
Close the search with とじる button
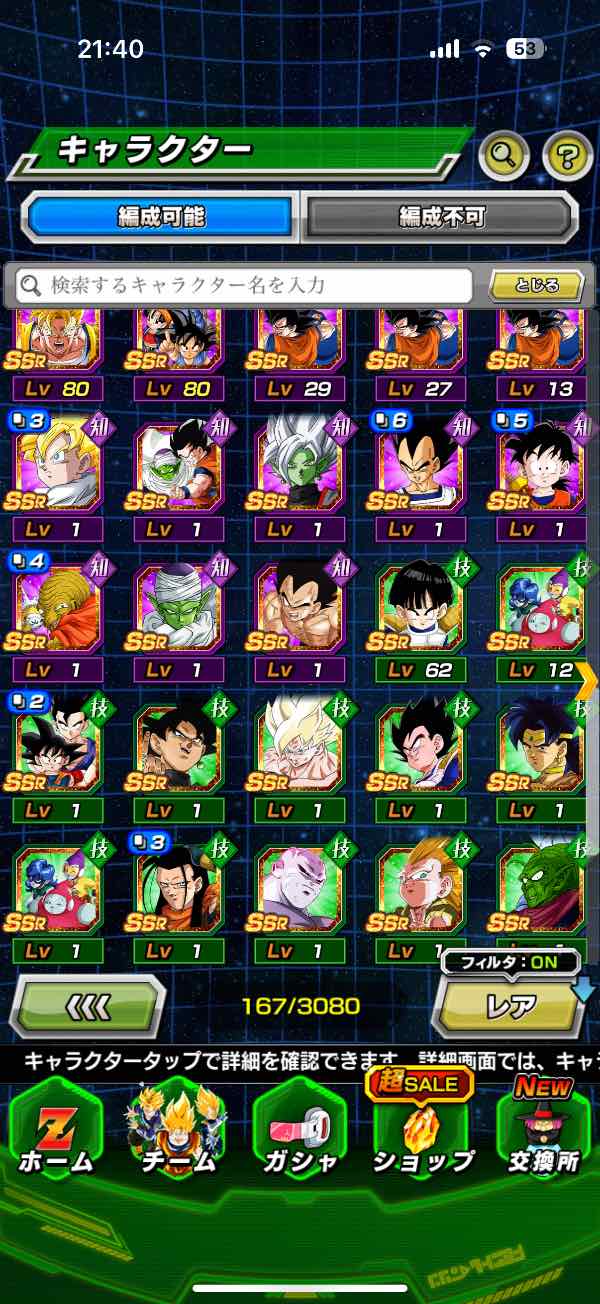(x=536, y=286)
